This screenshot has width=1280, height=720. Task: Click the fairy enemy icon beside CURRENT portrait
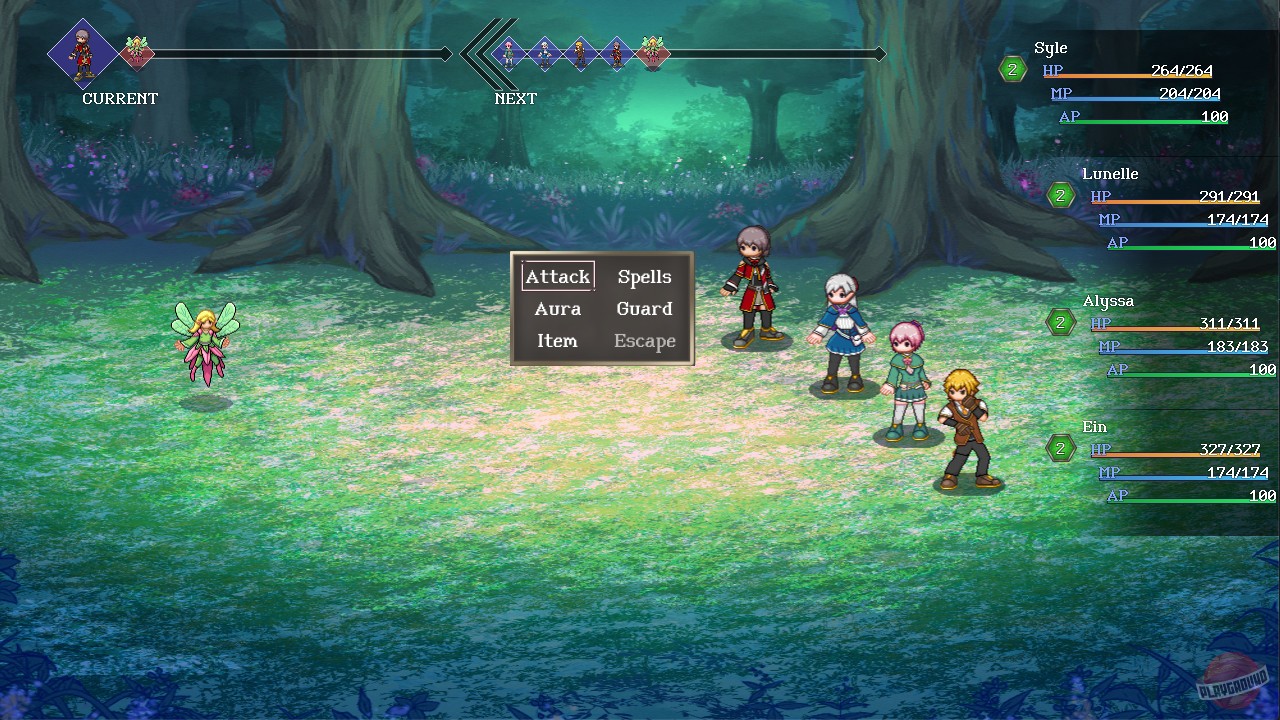click(x=137, y=52)
